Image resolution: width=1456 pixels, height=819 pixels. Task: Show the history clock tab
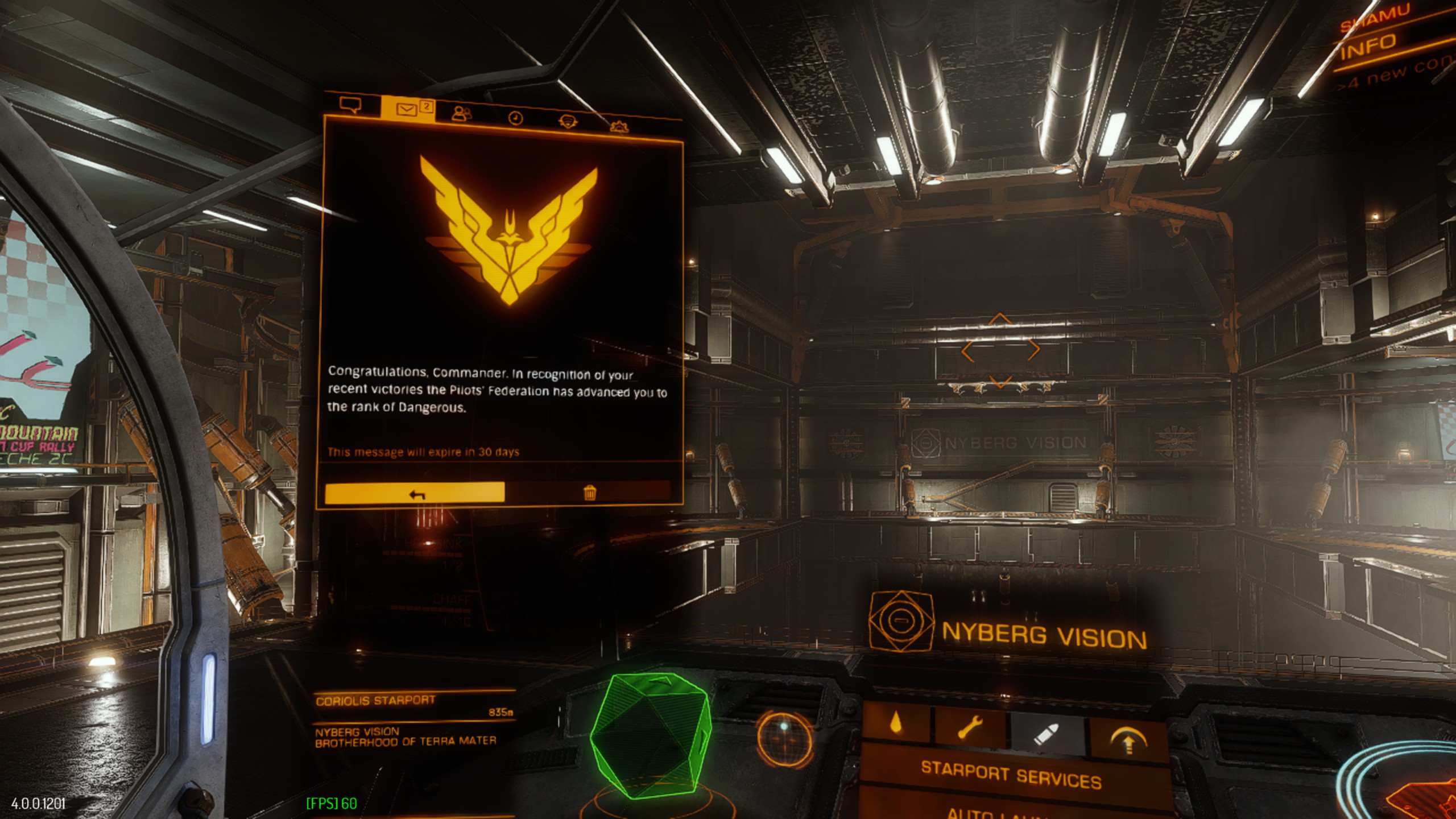tap(515, 118)
